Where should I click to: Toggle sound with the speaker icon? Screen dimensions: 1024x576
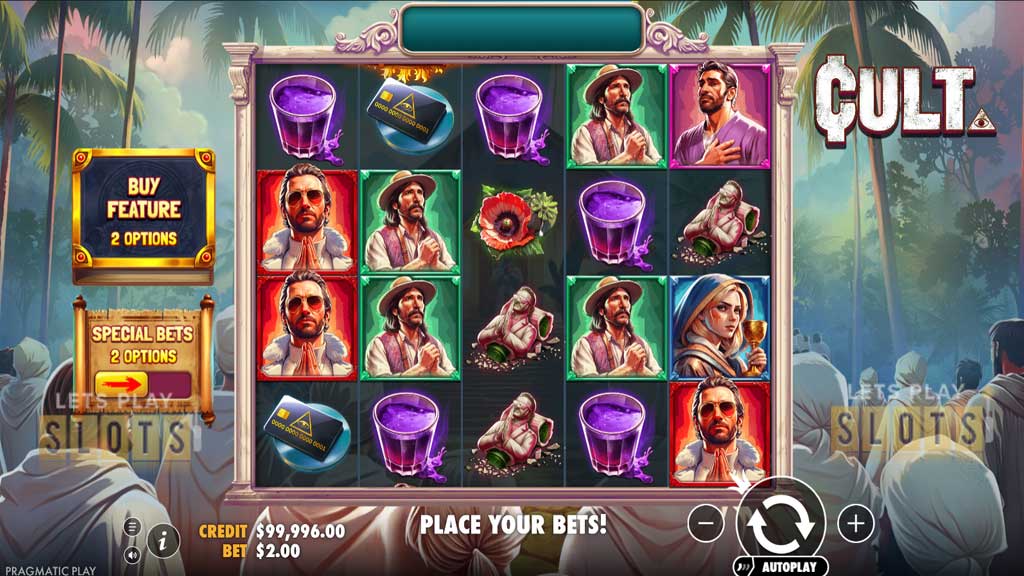click(132, 553)
